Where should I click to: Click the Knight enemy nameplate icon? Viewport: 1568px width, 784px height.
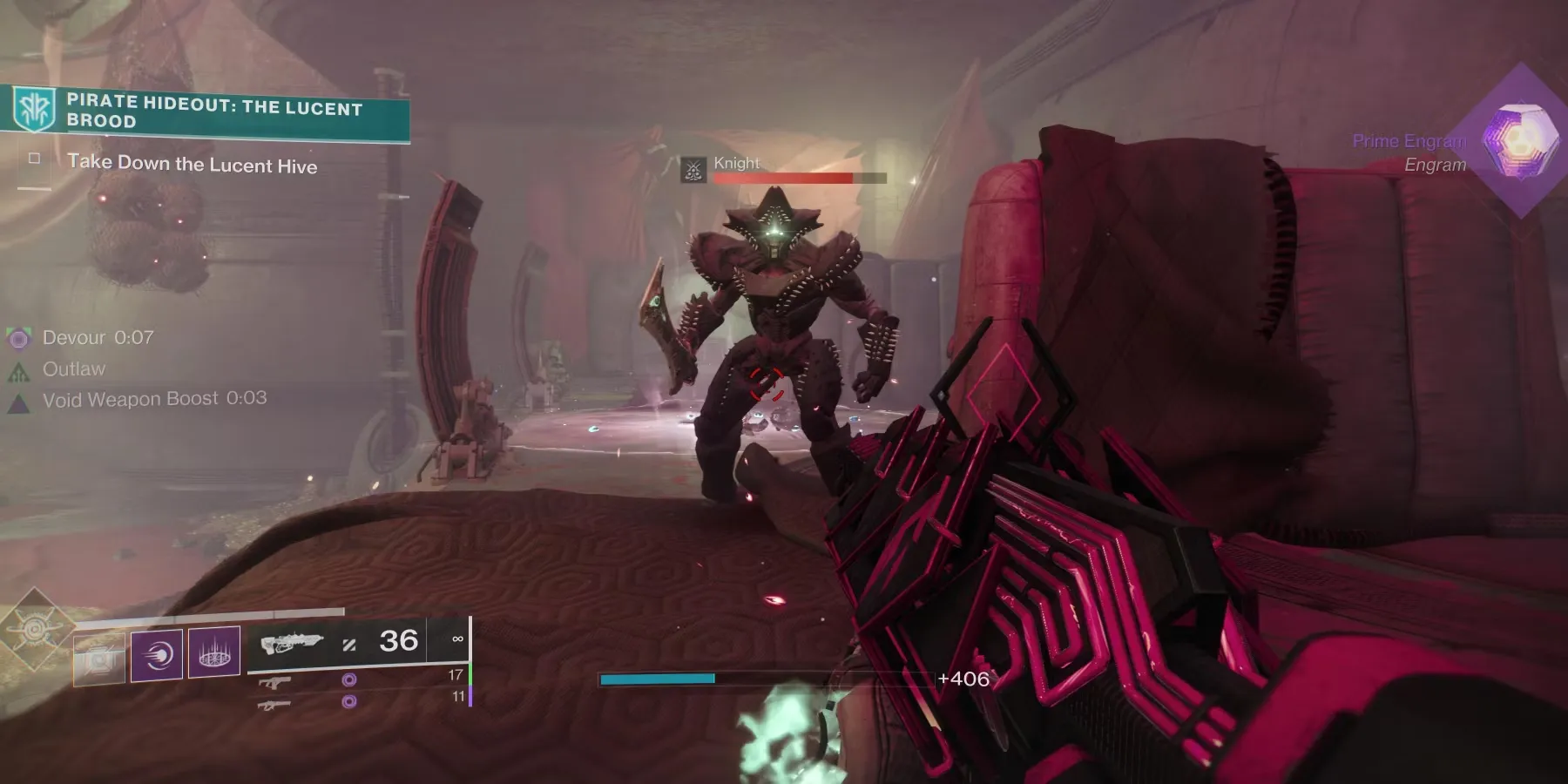[x=693, y=169]
